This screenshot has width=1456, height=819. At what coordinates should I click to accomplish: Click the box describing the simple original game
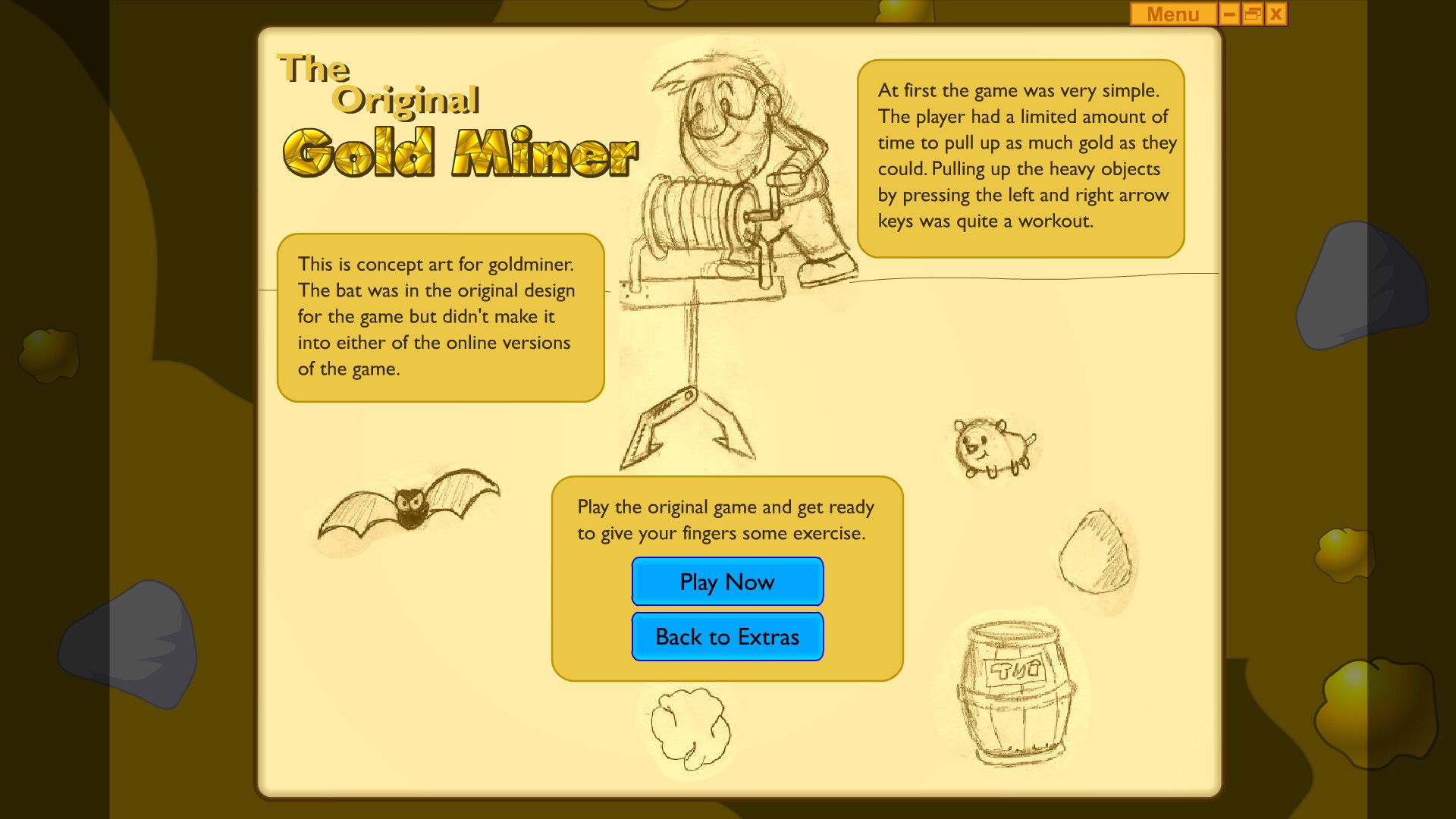[x=1024, y=155]
